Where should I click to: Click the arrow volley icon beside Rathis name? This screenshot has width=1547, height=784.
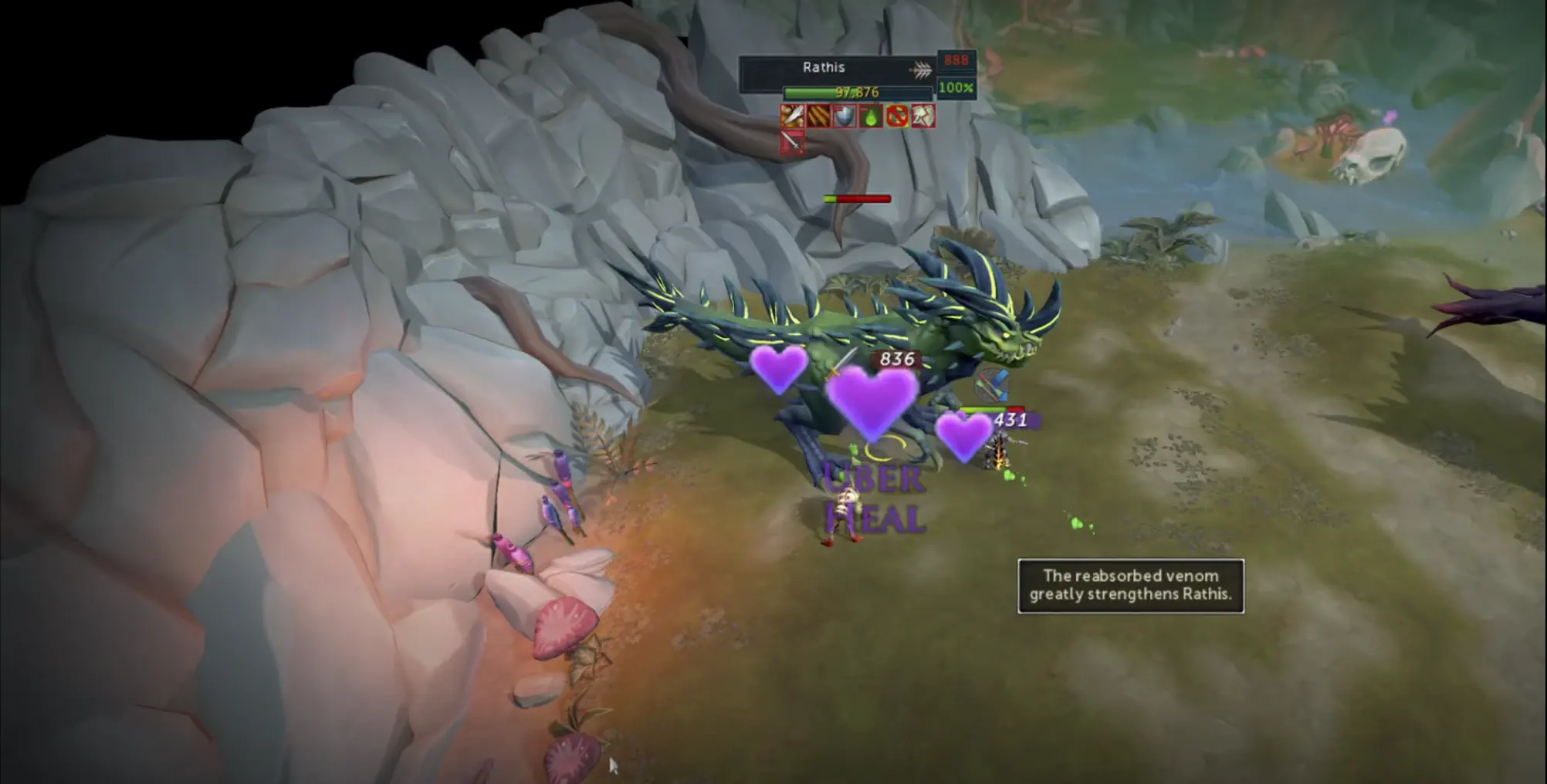[x=922, y=69]
